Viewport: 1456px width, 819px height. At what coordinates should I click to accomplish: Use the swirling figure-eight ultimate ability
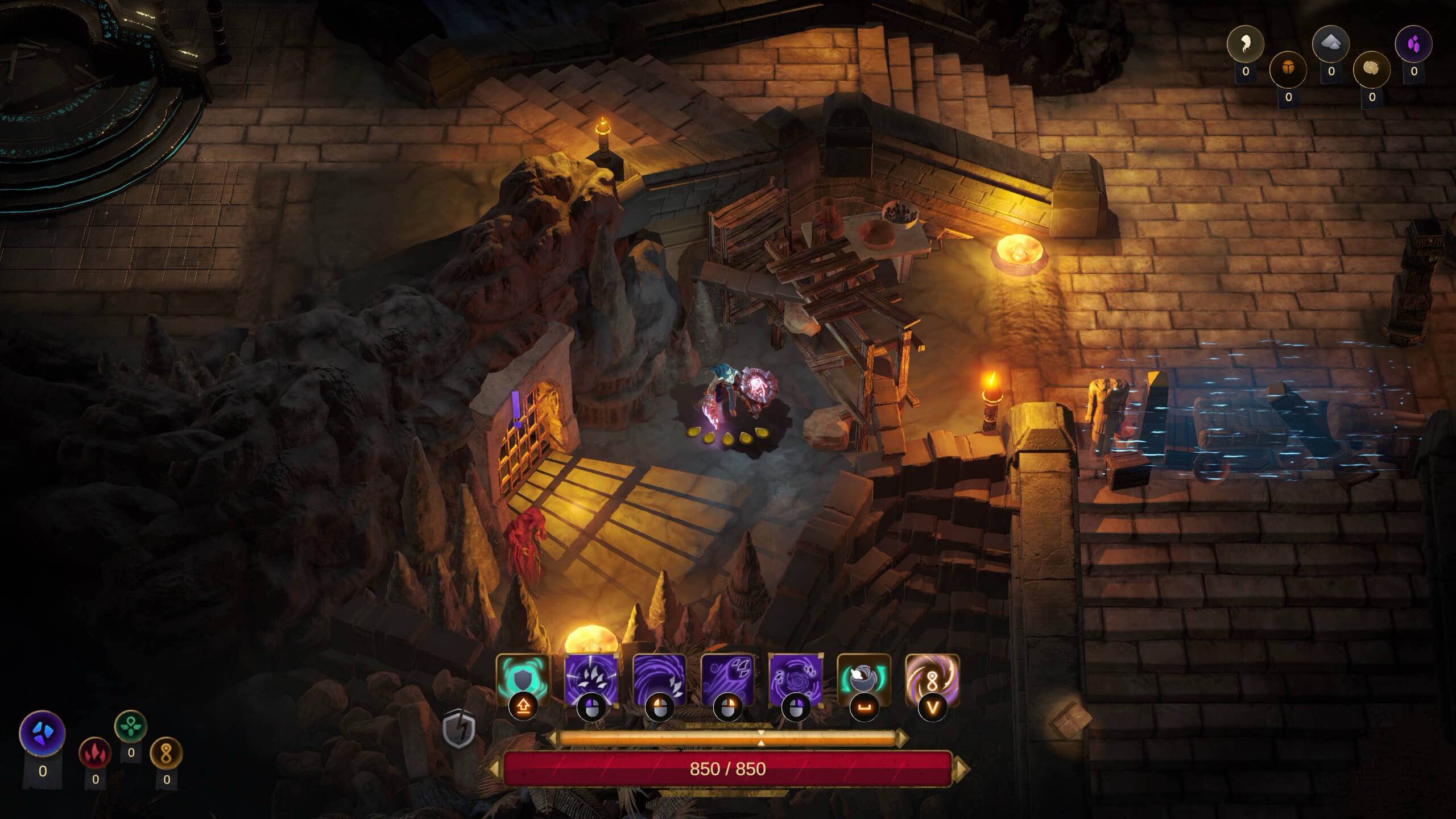coord(932,680)
